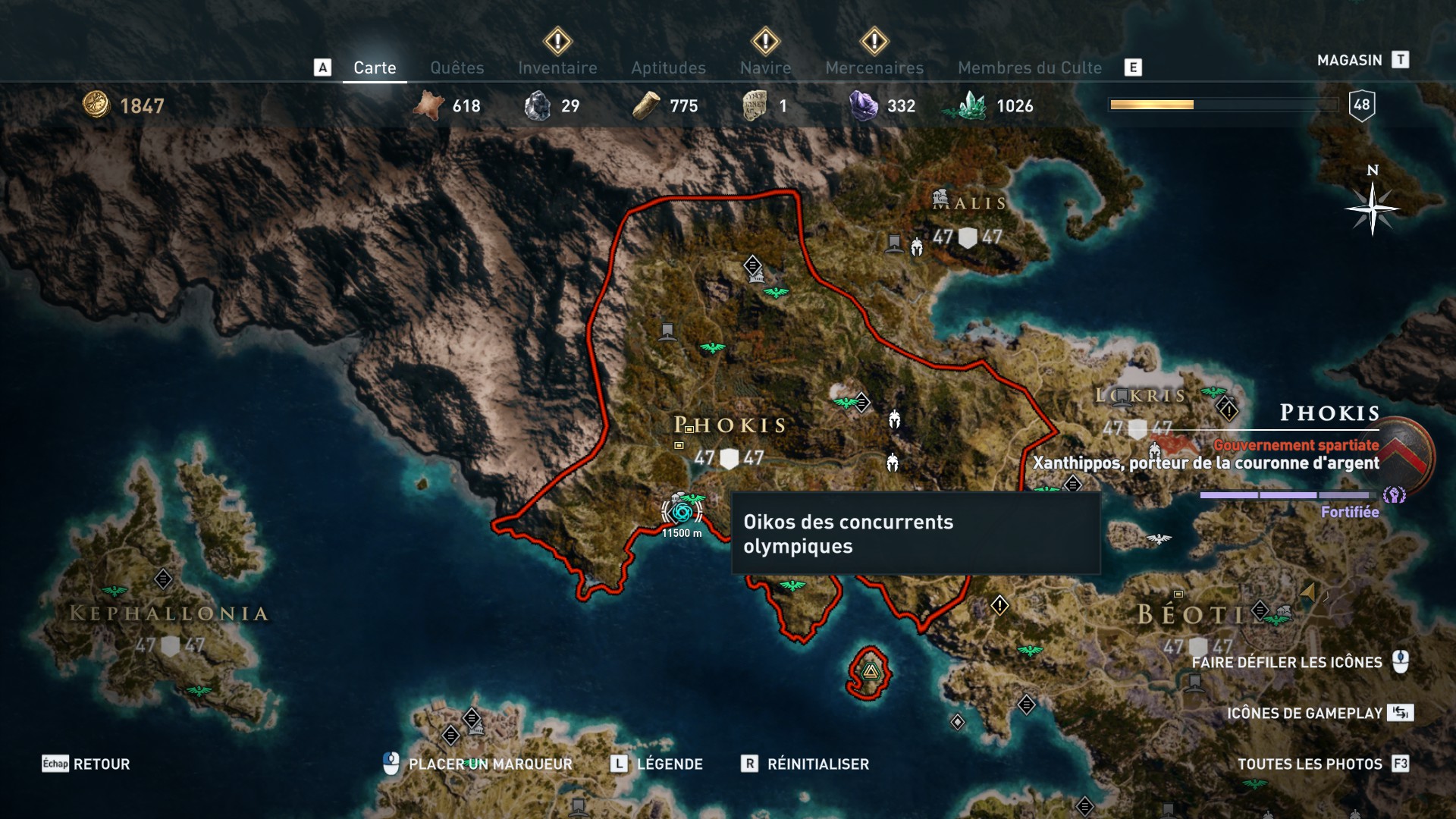This screenshot has width=1456, height=819.
Task: Show the Membres du Culte tab
Action: (1029, 68)
